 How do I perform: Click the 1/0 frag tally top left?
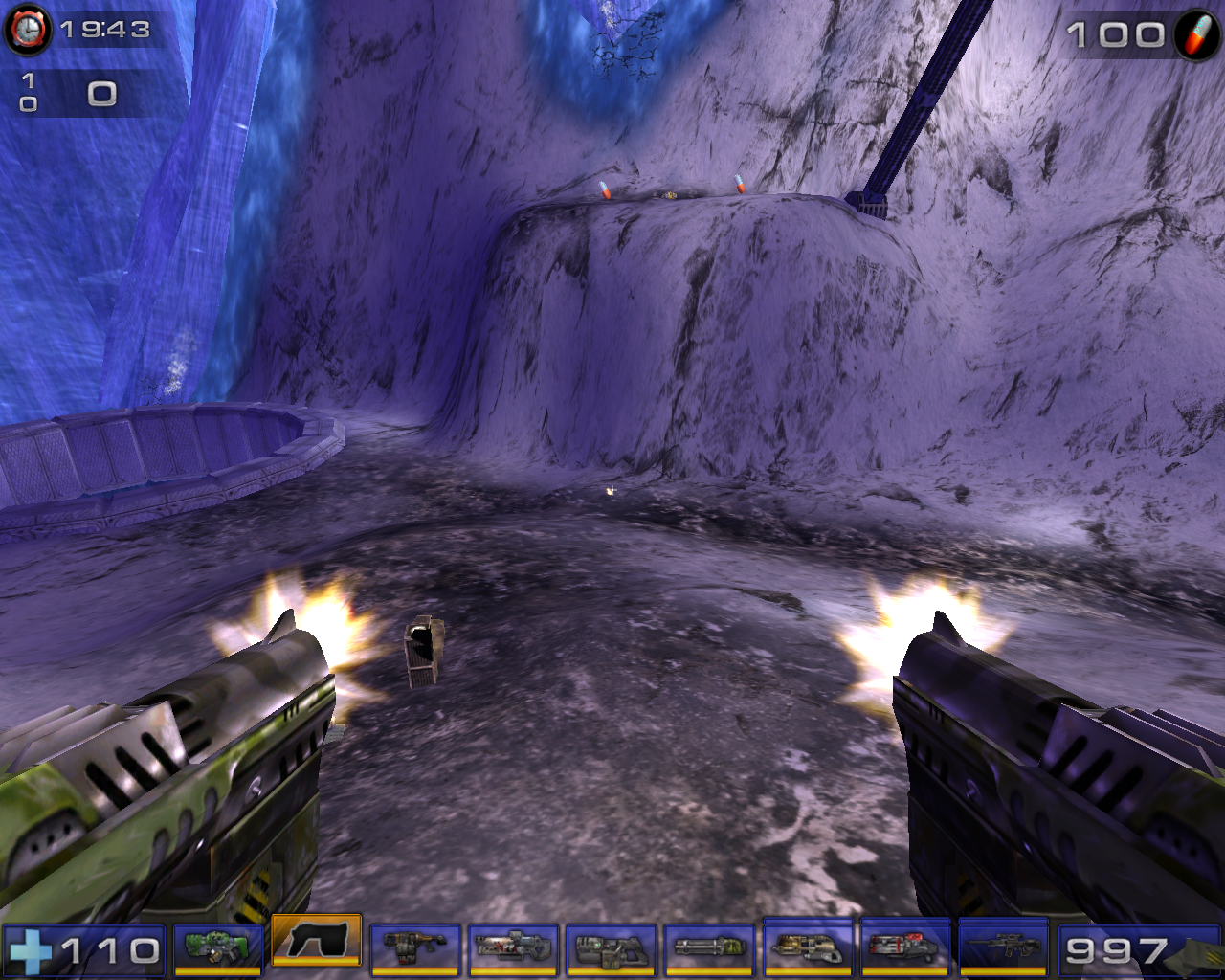tap(28, 88)
